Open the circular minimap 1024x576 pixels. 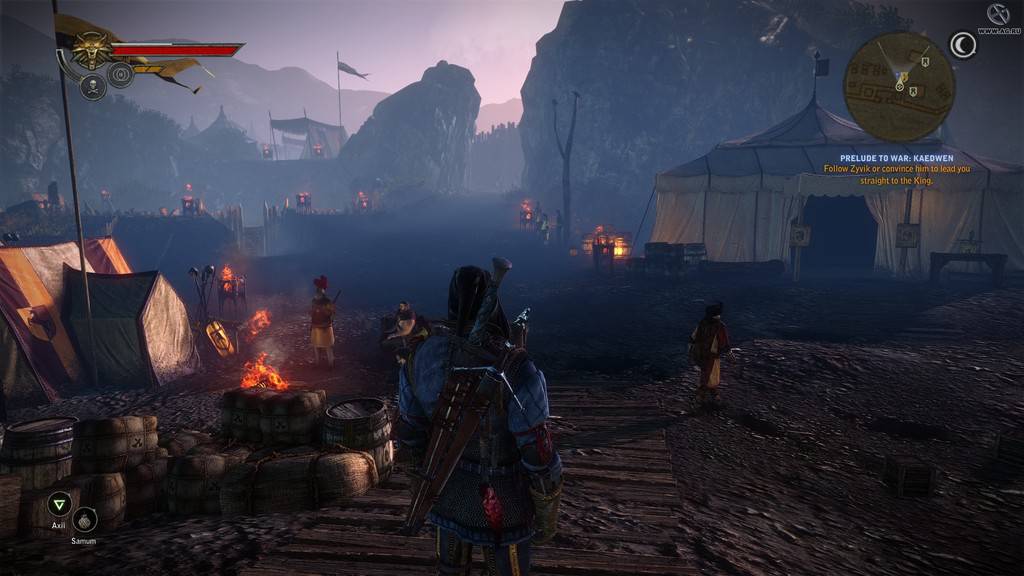898,85
